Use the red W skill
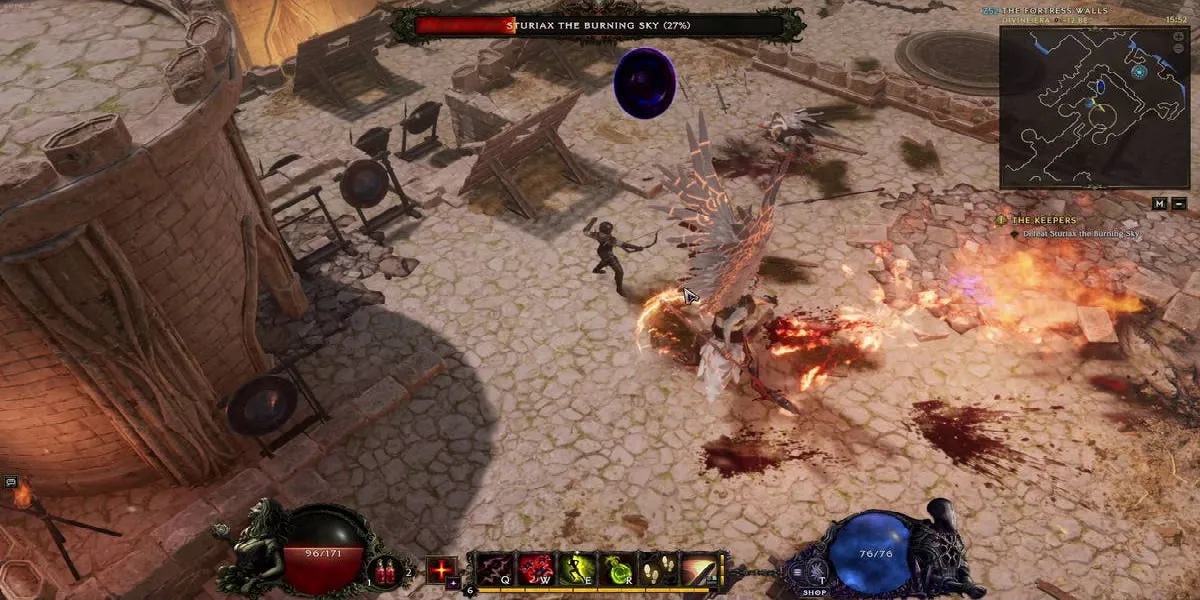The image size is (1200, 600). [x=535, y=569]
